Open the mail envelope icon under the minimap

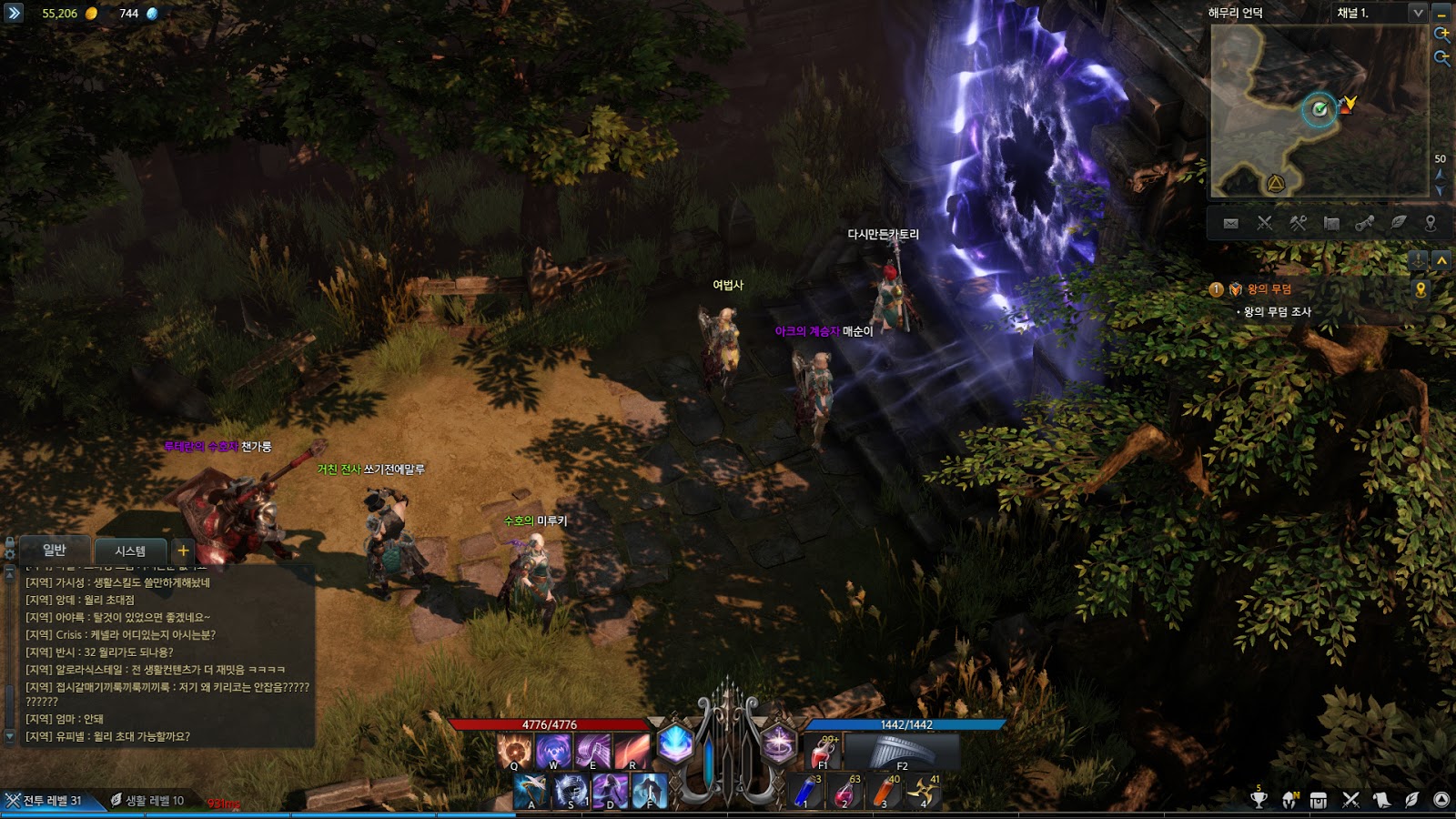1230,223
